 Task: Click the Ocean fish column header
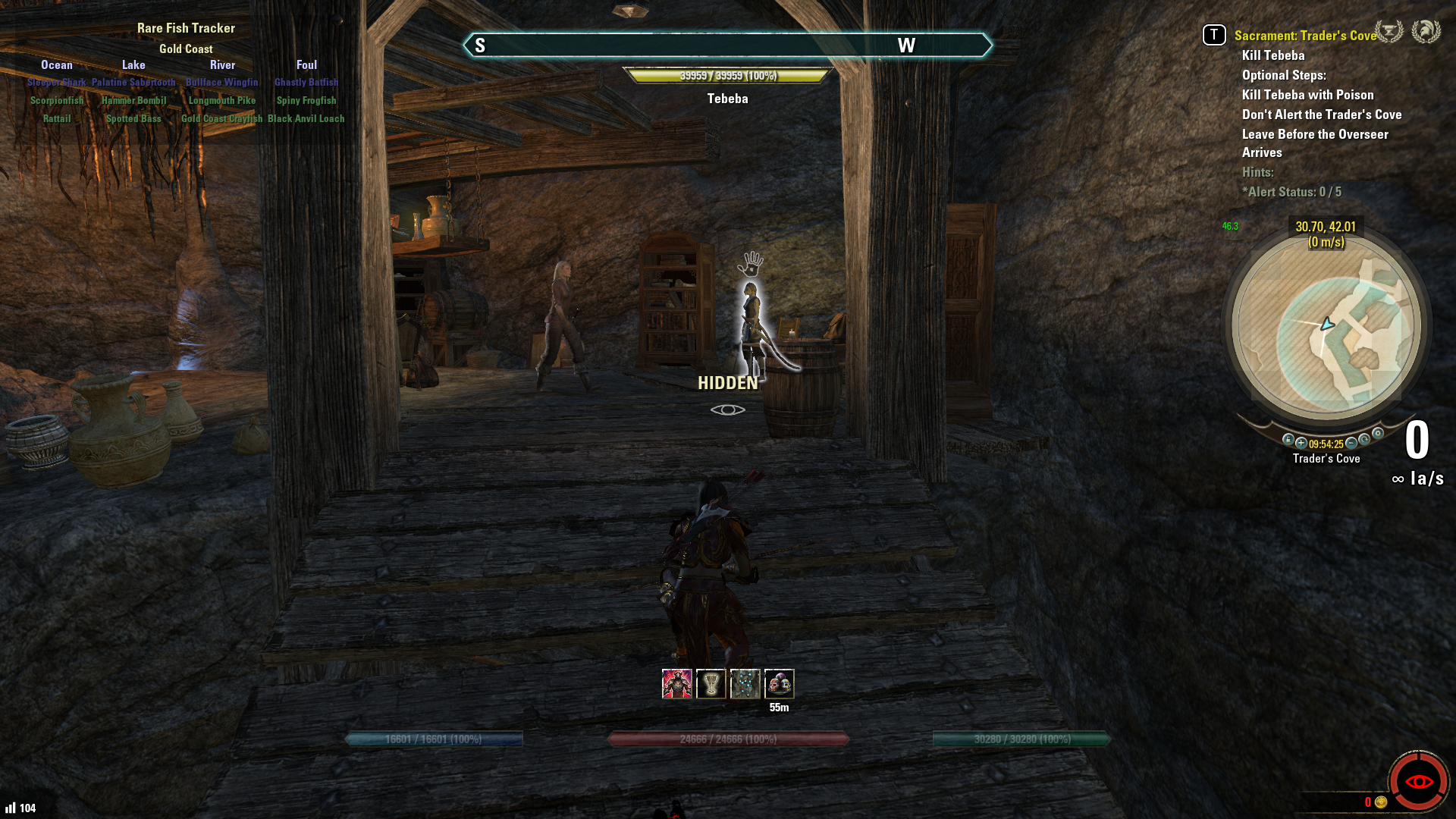click(x=57, y=65)
